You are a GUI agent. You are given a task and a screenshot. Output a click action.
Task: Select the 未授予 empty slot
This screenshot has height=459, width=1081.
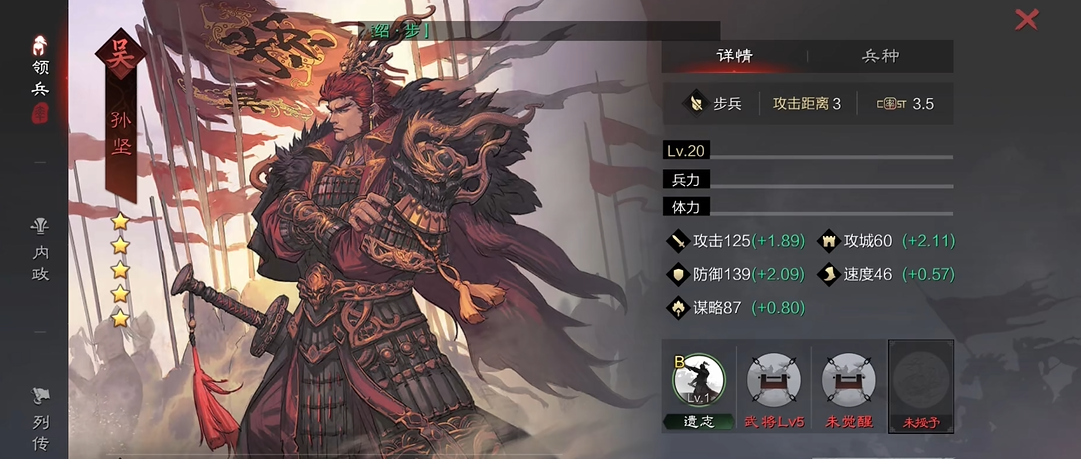(921, 383)
